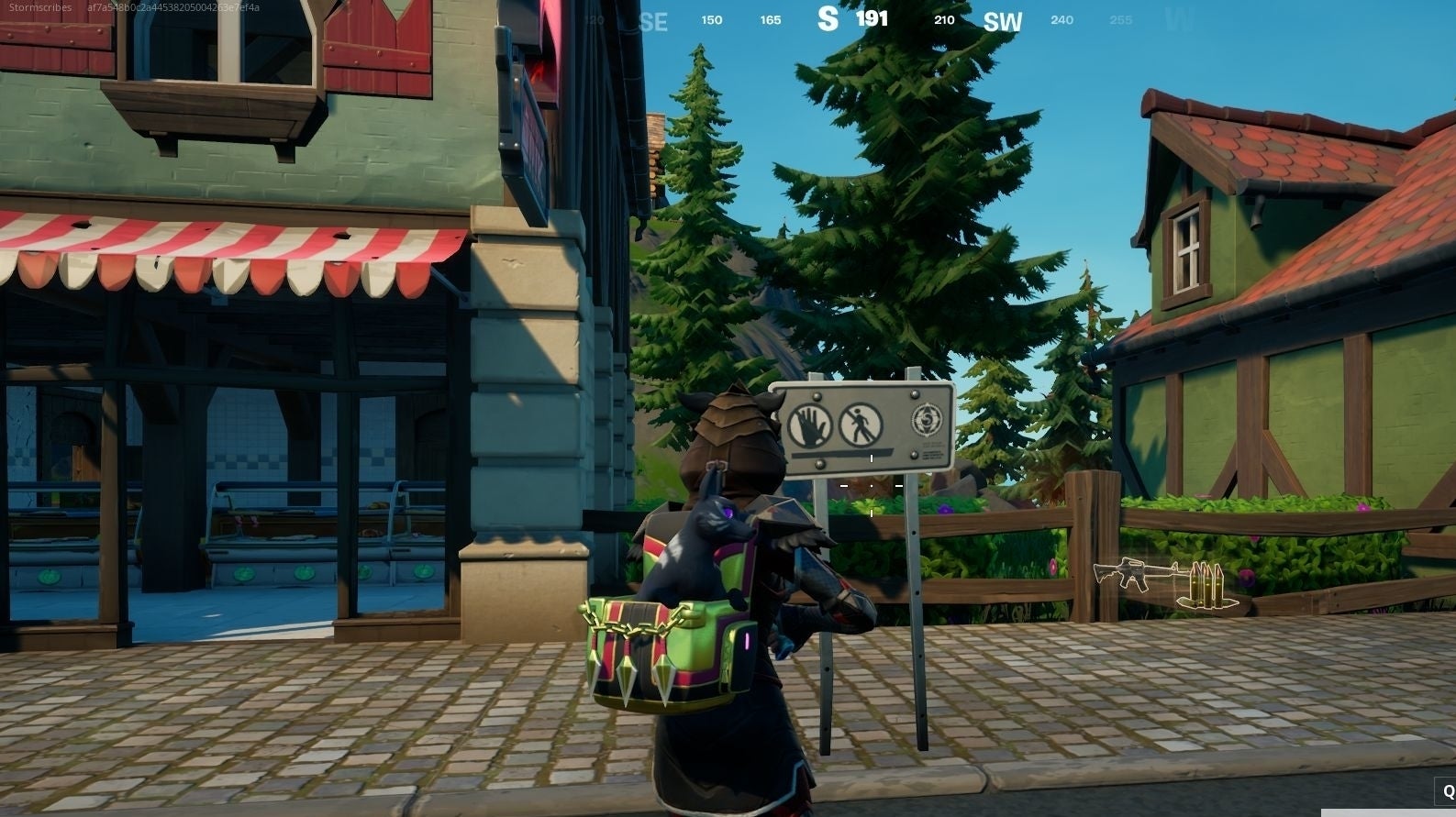
Task: Click the heading number 191
Action: [x=872, y=17]
